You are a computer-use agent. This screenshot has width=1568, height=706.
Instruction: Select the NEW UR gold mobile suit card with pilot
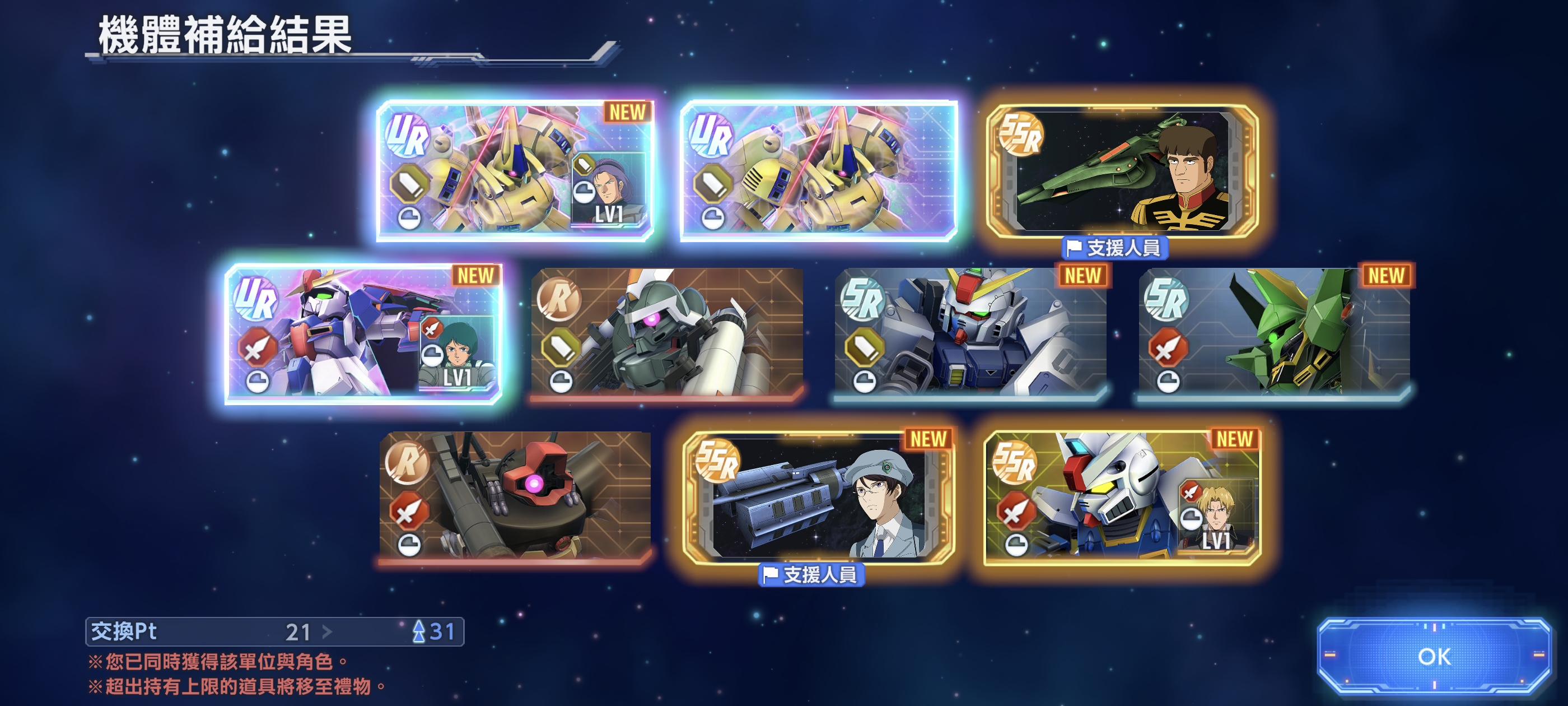[x=515, y=170]
